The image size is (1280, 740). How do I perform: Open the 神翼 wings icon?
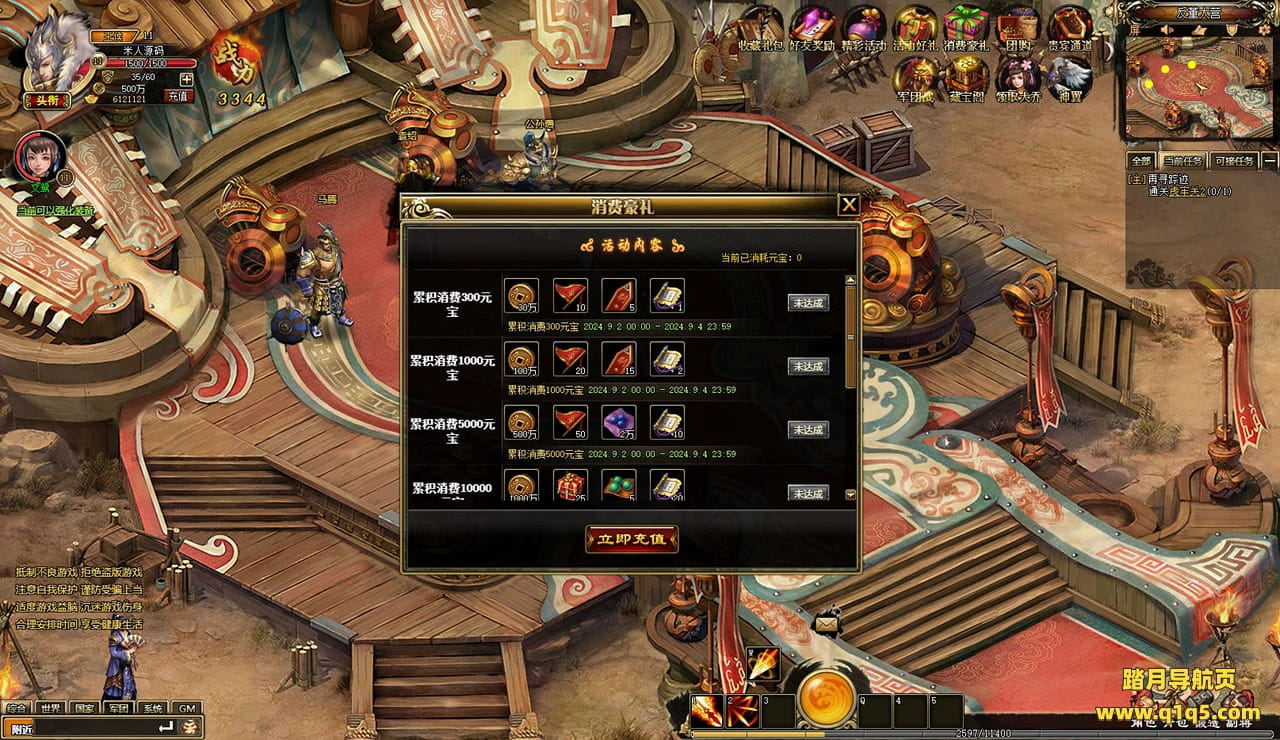[x=1069, y=77]
